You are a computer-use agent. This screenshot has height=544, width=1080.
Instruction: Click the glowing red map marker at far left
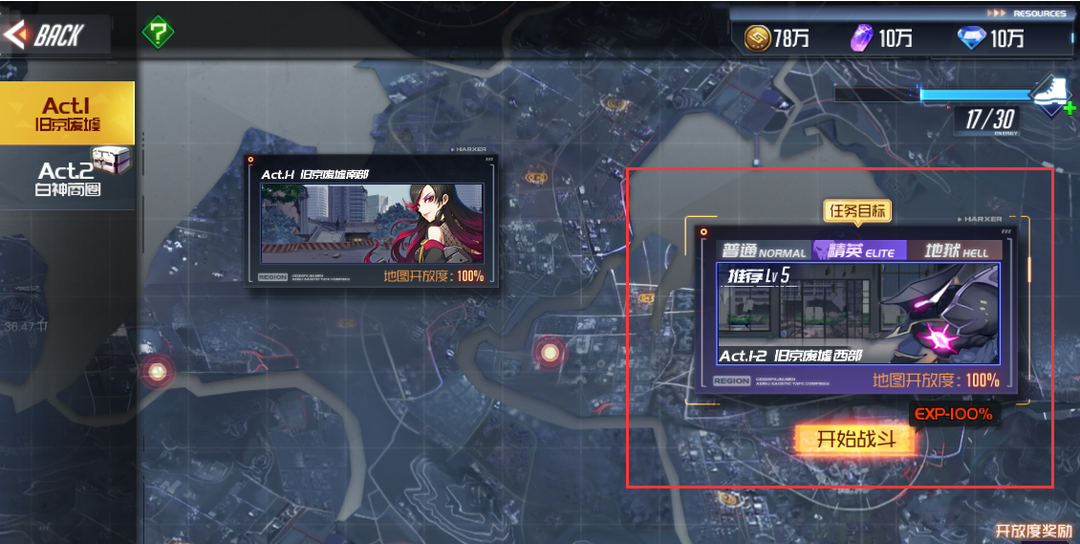coord(157,371)
